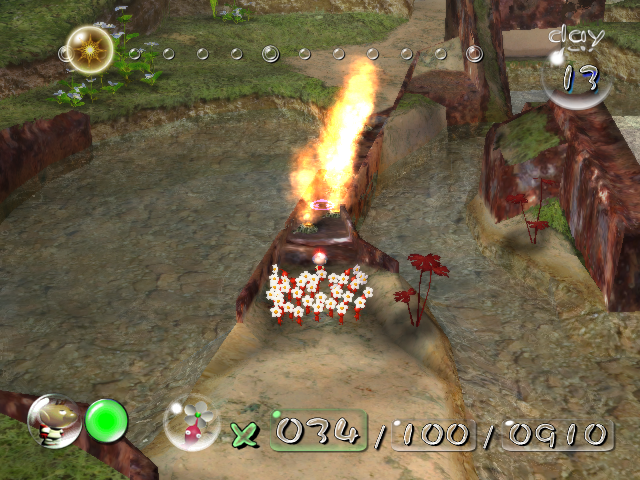The image size is (640, 480).
Task: Select the Olimar portrait bubble
Action: coord(53,421)
